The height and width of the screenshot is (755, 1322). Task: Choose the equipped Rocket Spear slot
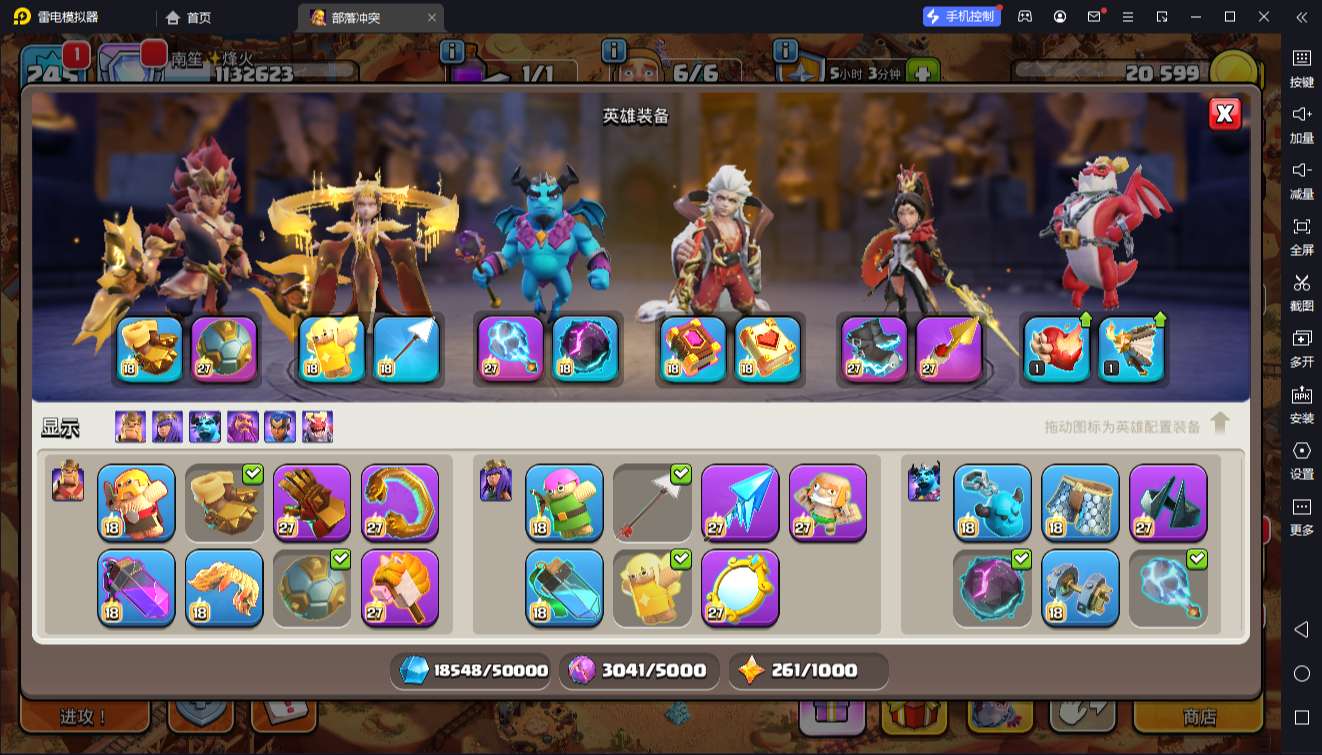click(949, 349)
